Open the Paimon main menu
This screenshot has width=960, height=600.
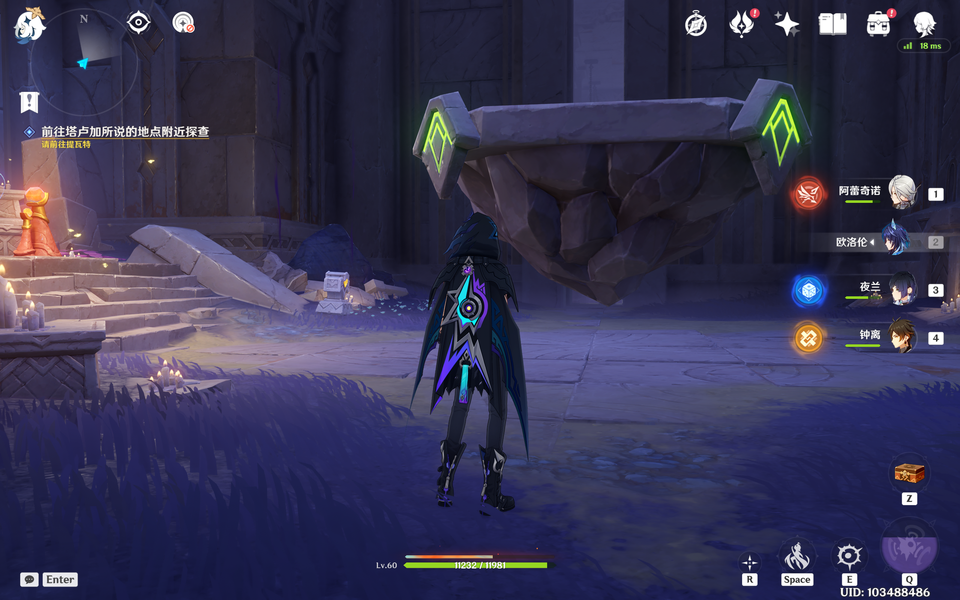pos(30,24)
